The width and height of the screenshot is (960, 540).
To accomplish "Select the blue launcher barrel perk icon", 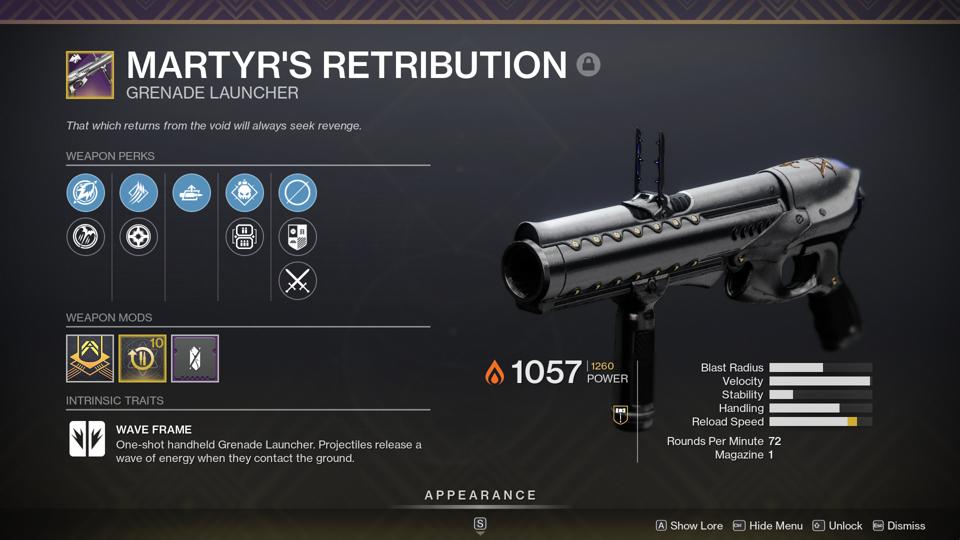I will tap(86, 193).
